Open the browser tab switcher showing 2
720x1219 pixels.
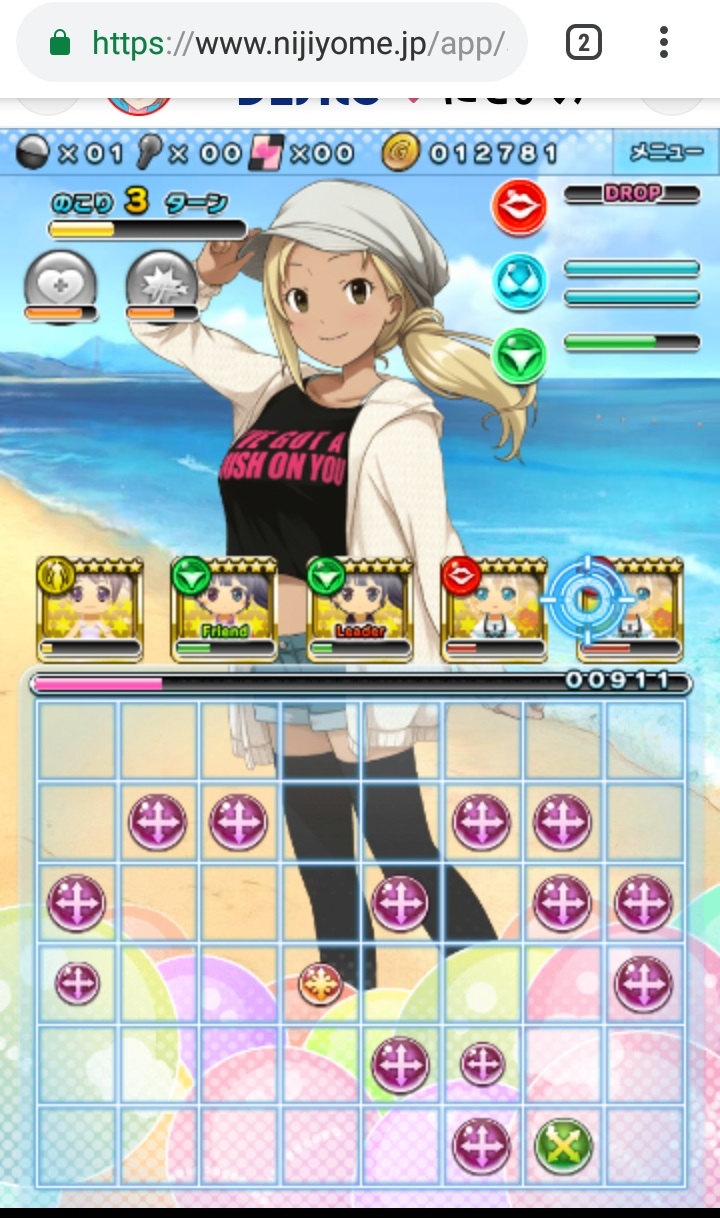[x=584, y=42]
